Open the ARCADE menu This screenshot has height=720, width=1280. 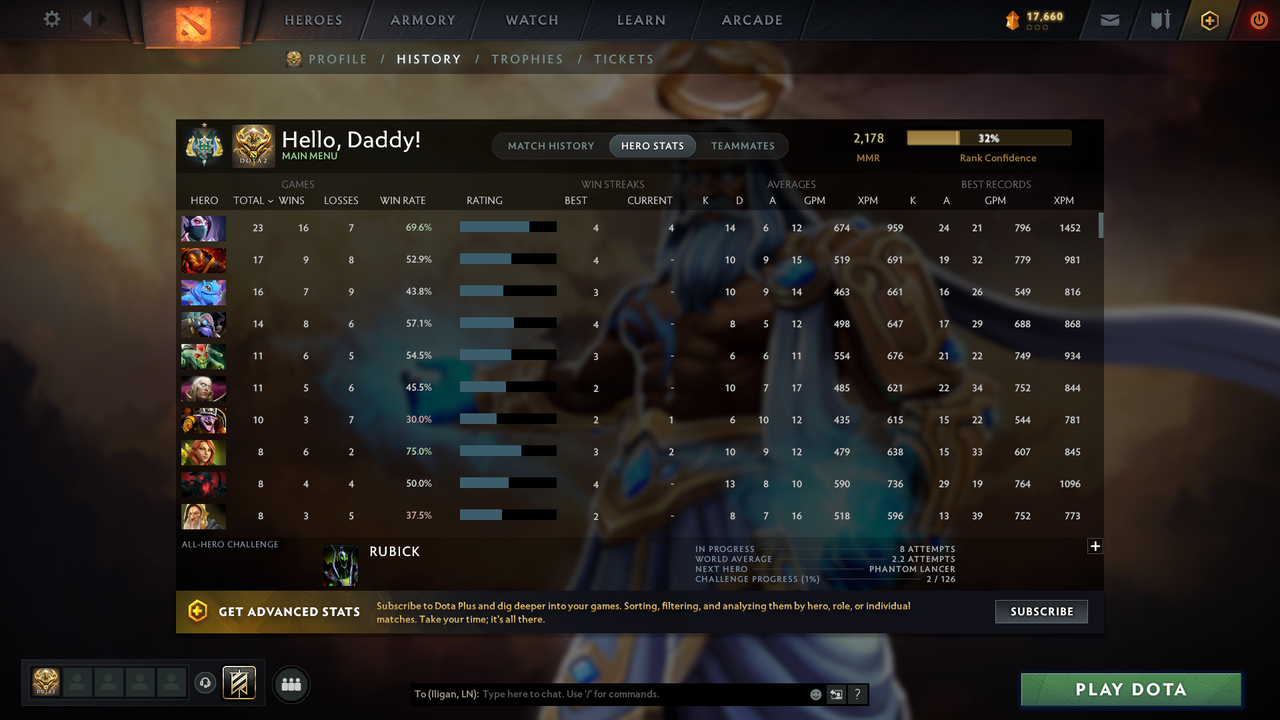point(751,20)
